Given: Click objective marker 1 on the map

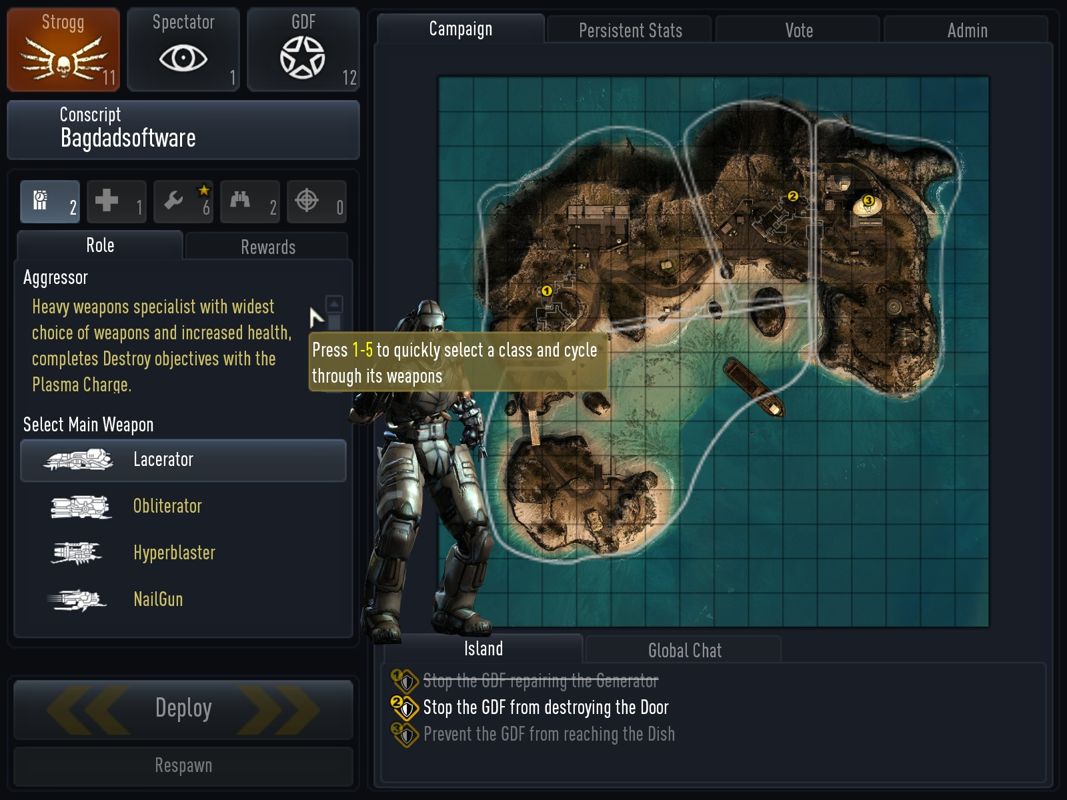Looking at the screenshot, I should click(x=547, y=291).
